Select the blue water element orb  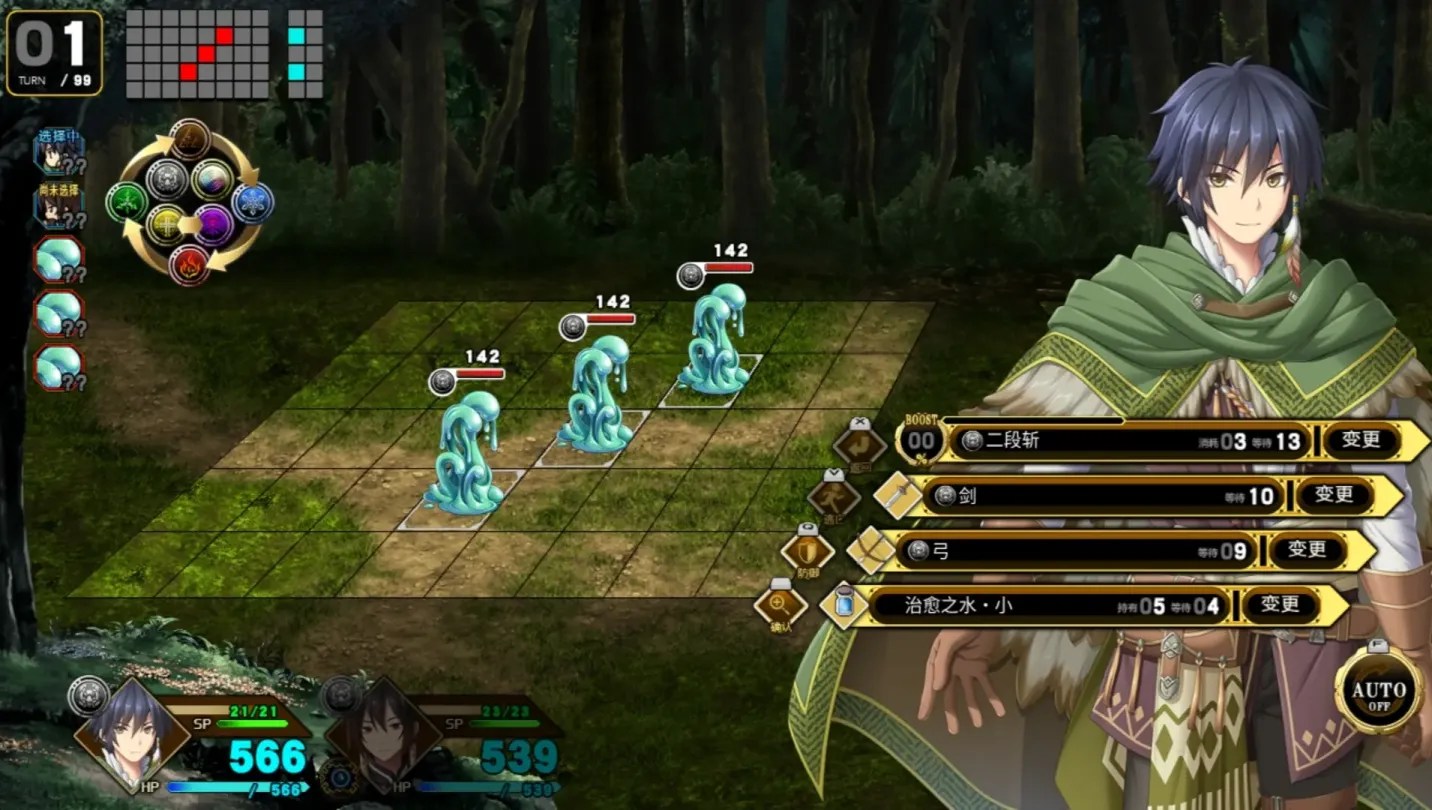coord(251,200)
